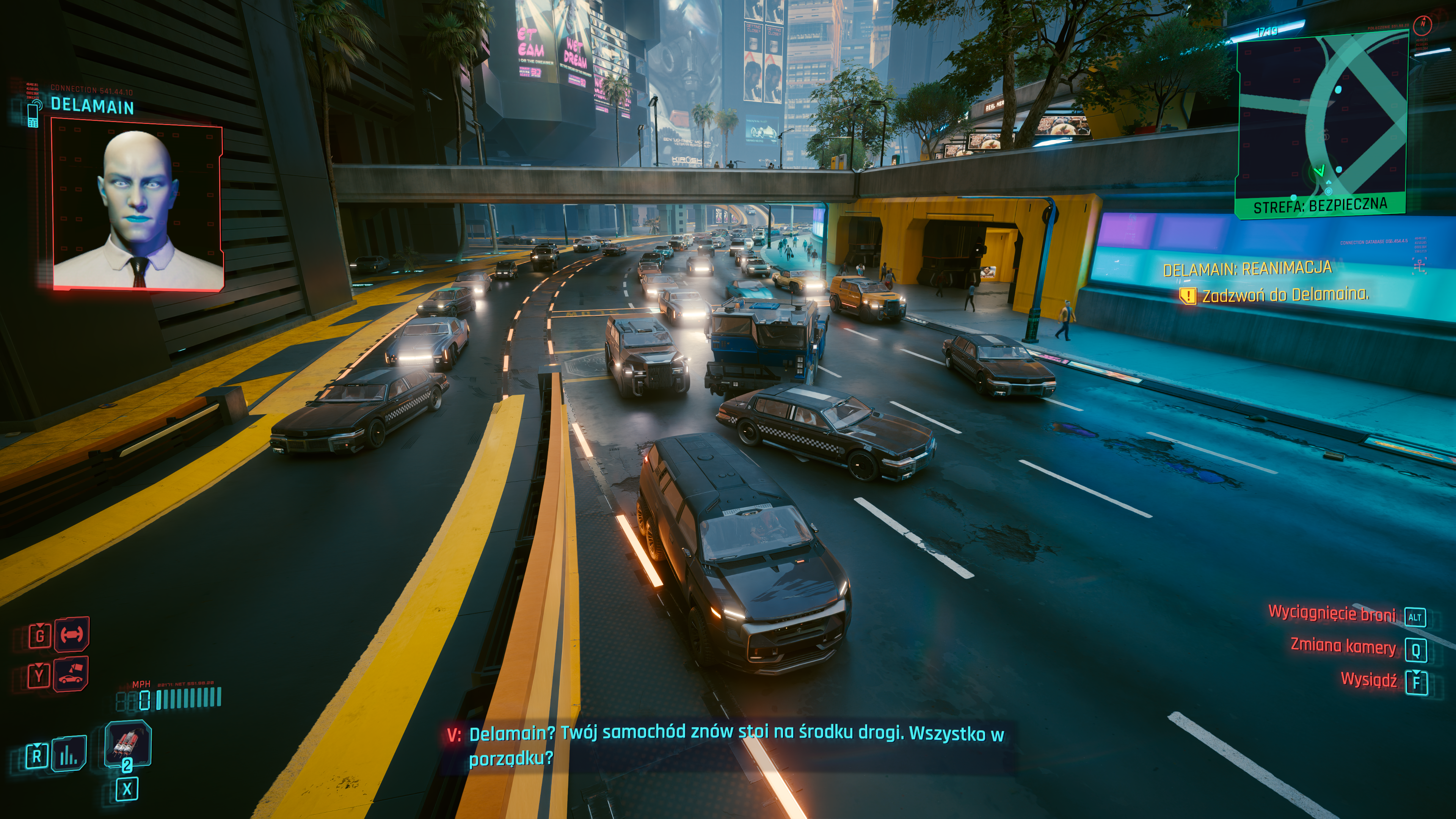Select the Delamain: Reanimacja quest tracker

tap(1247, 269)
